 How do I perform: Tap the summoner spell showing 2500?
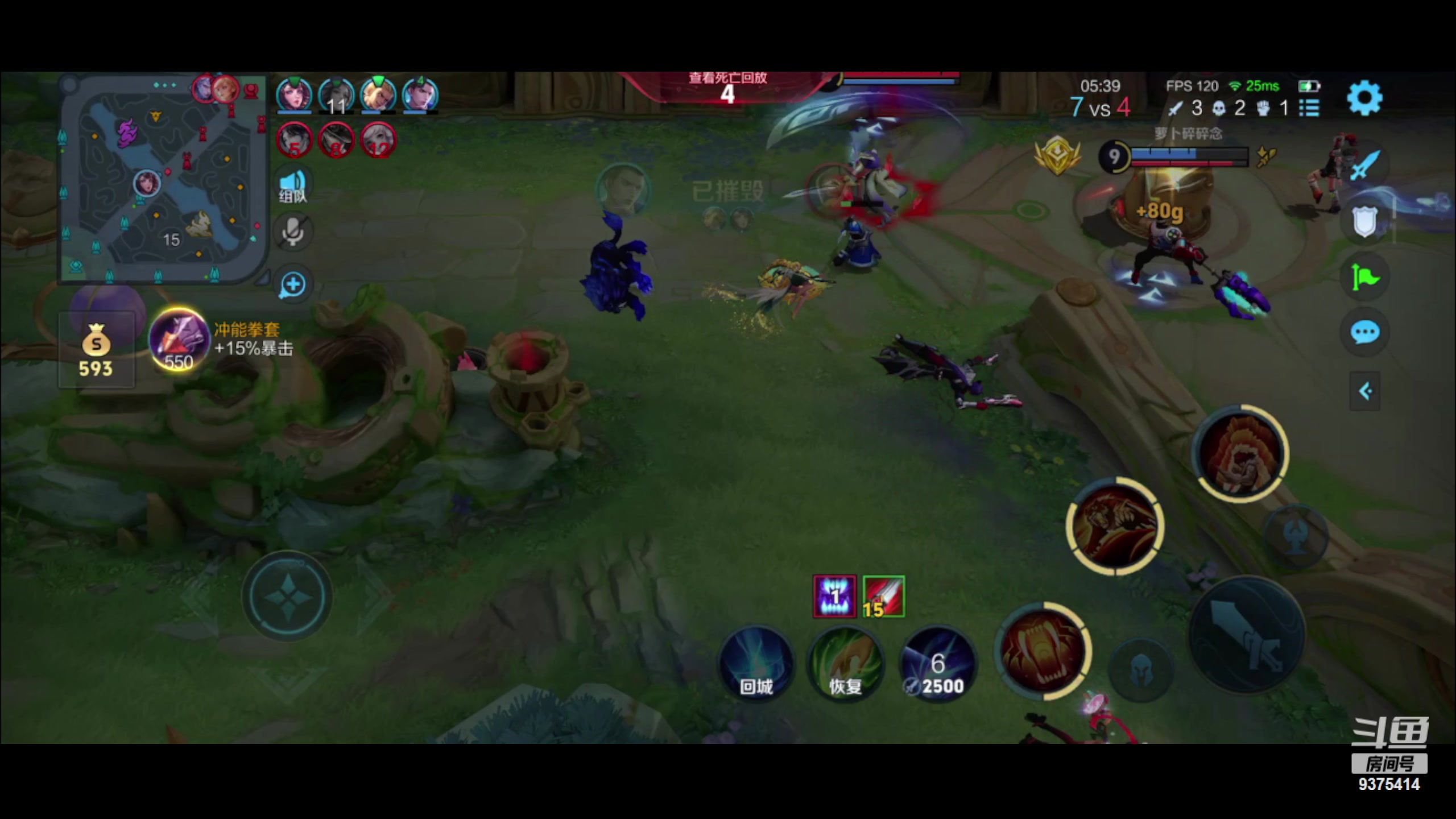(x=937, y=664)
